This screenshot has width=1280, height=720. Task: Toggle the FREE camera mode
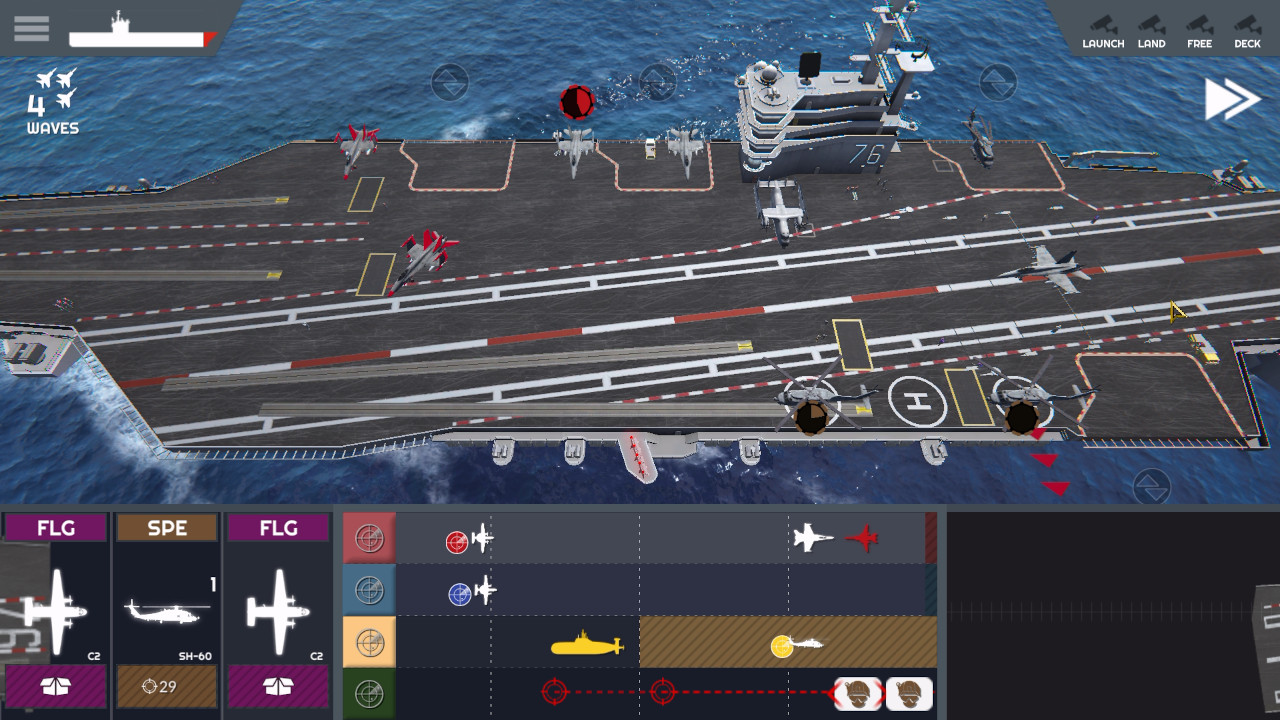point(1199,30)
